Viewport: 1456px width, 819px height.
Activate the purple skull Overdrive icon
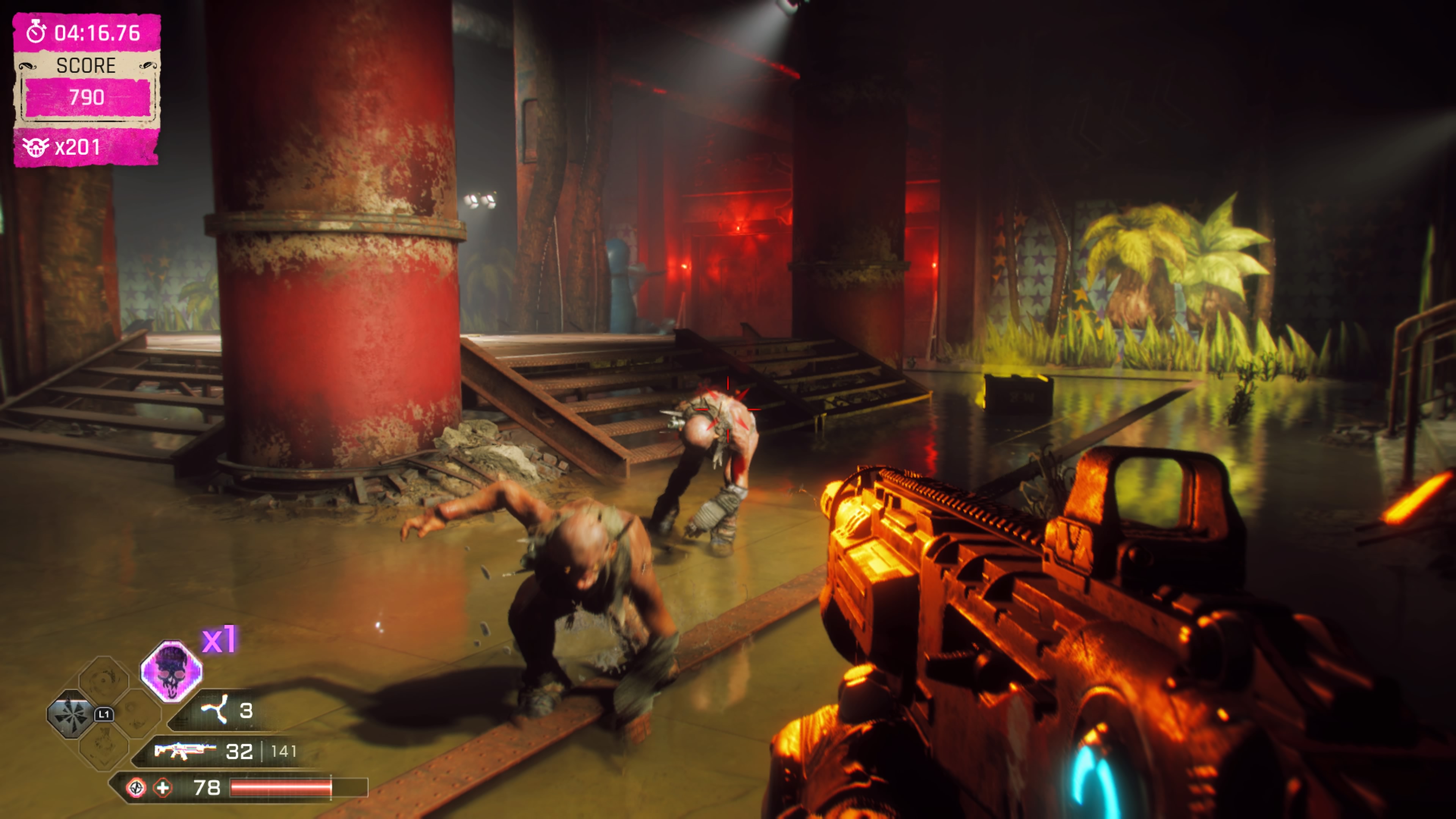[x=171, y=672]
